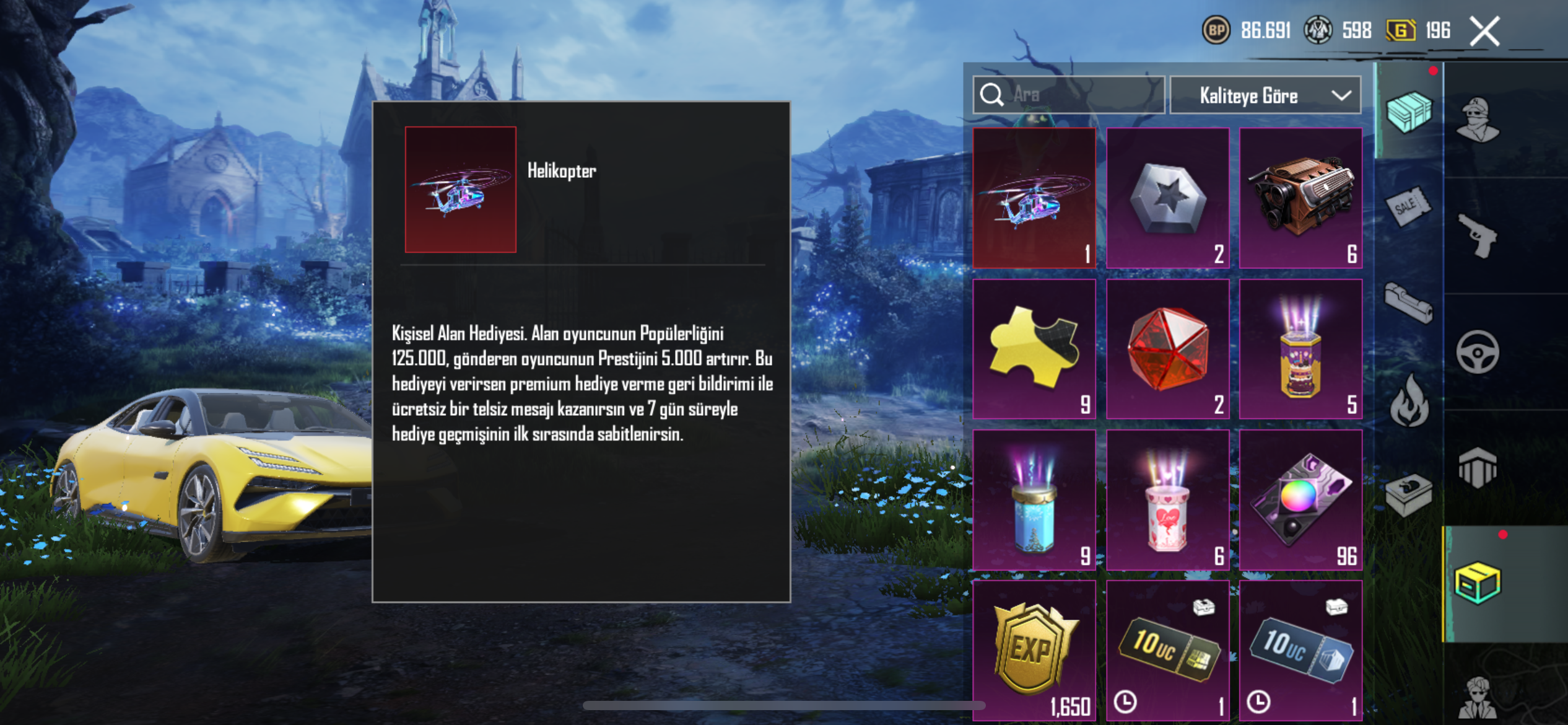Open the pistol weapons category
This screenshot has width=1568, height=725.
[1478, 235]
